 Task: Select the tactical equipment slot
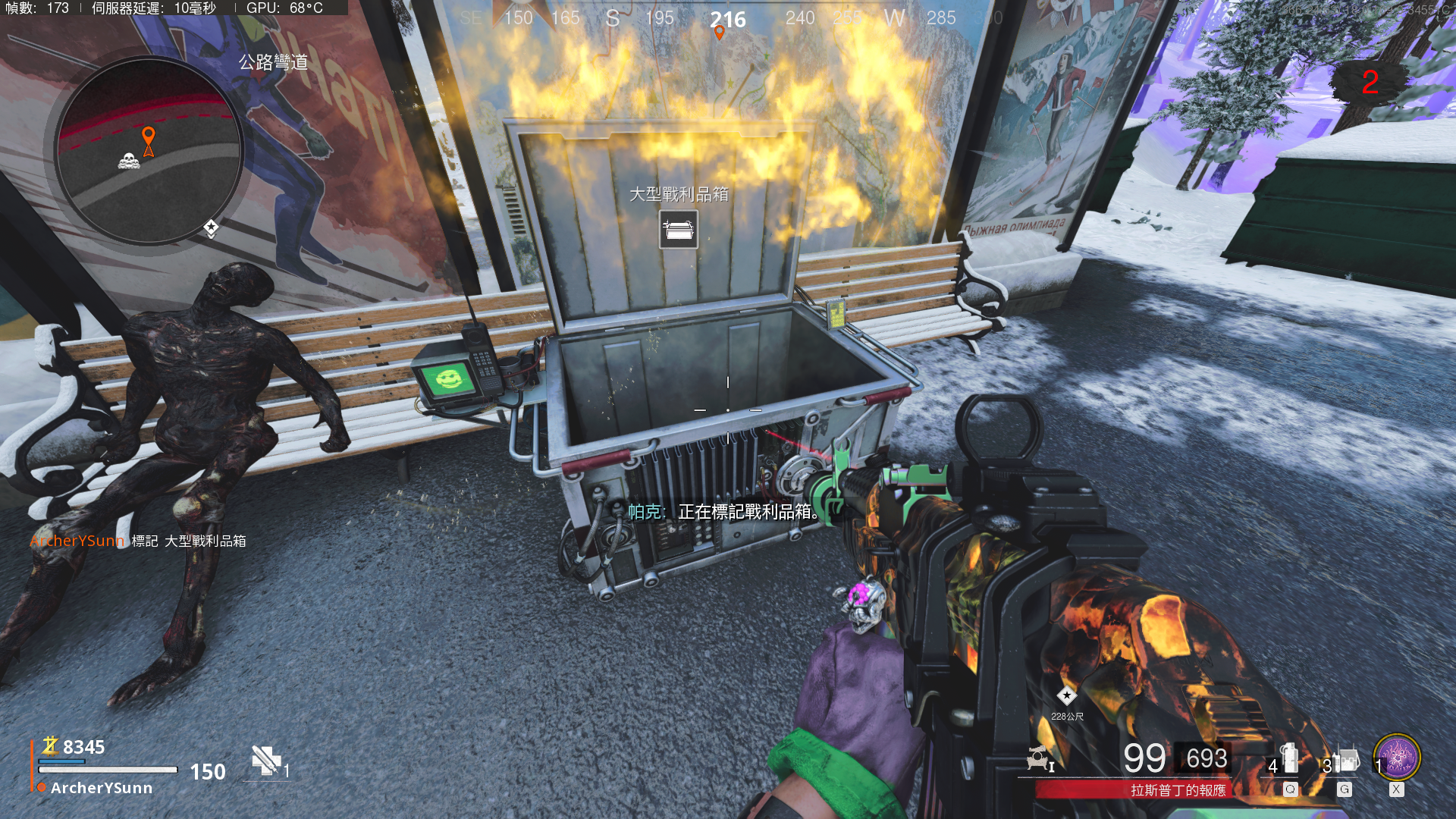pos(1287,761)
